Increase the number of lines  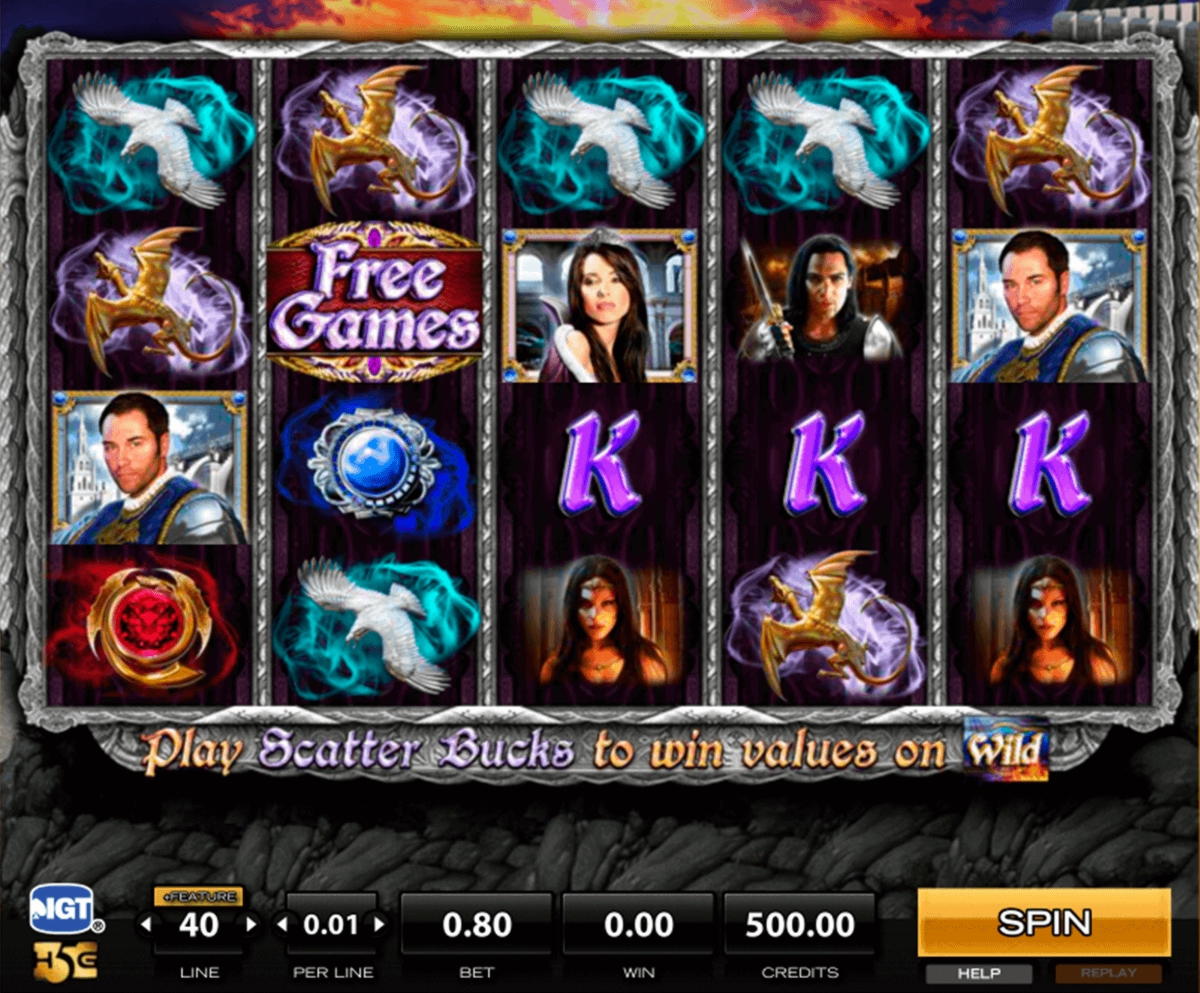[251, 925]
